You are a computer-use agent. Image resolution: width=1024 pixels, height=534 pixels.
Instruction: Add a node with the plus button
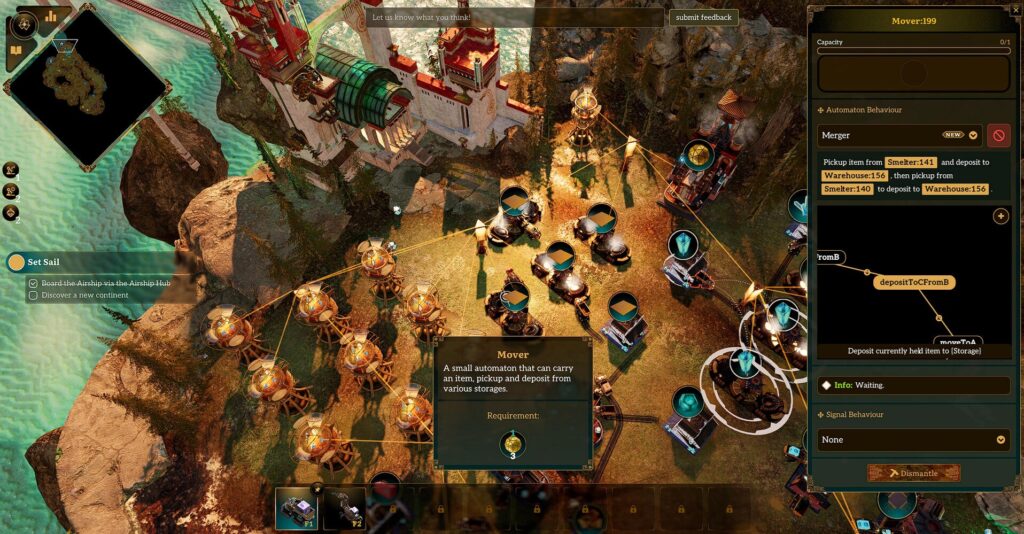point(1000,216)
